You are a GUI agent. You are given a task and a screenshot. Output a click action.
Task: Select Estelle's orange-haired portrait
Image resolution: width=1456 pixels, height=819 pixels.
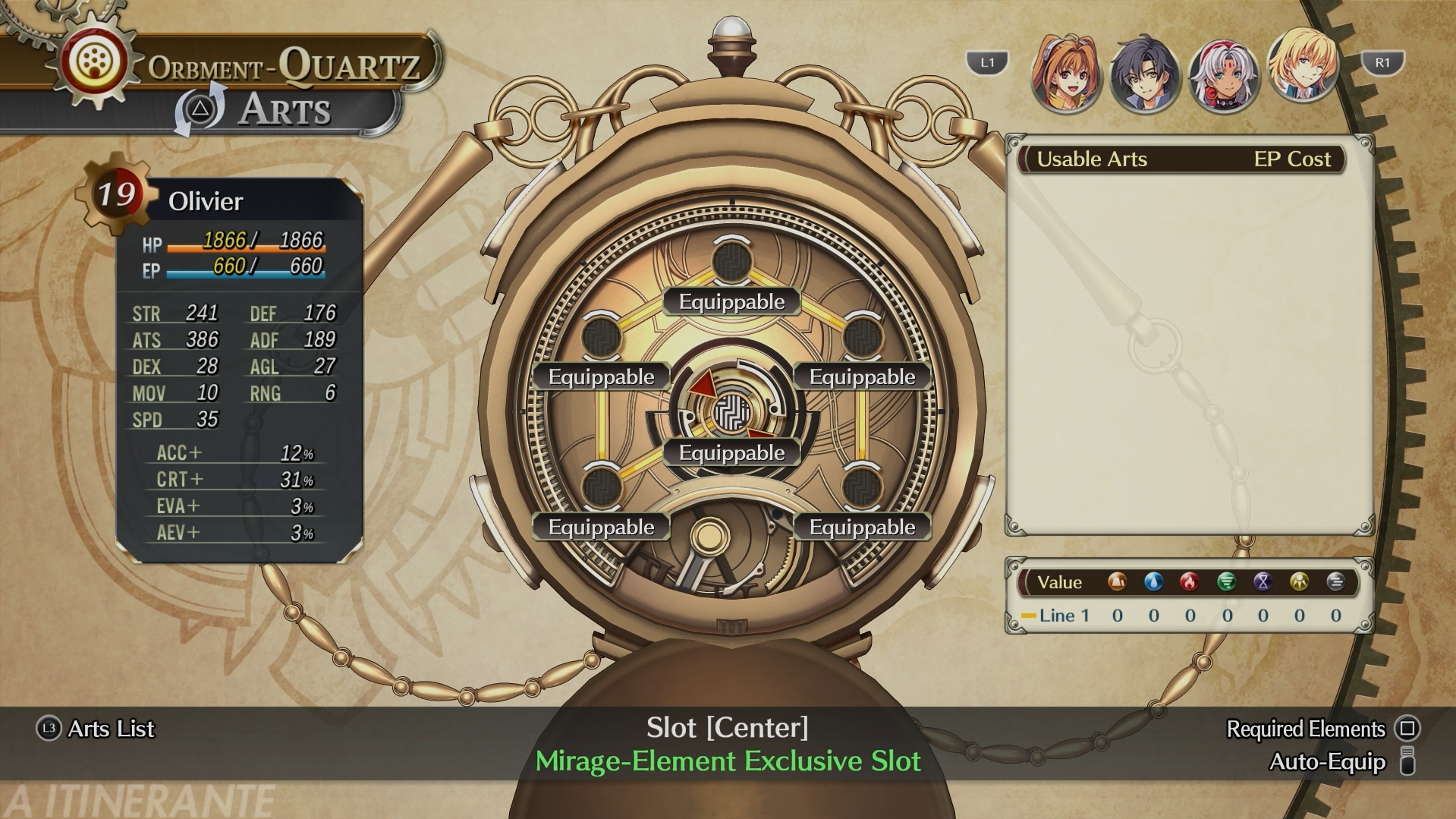[x=1065, y=74]
